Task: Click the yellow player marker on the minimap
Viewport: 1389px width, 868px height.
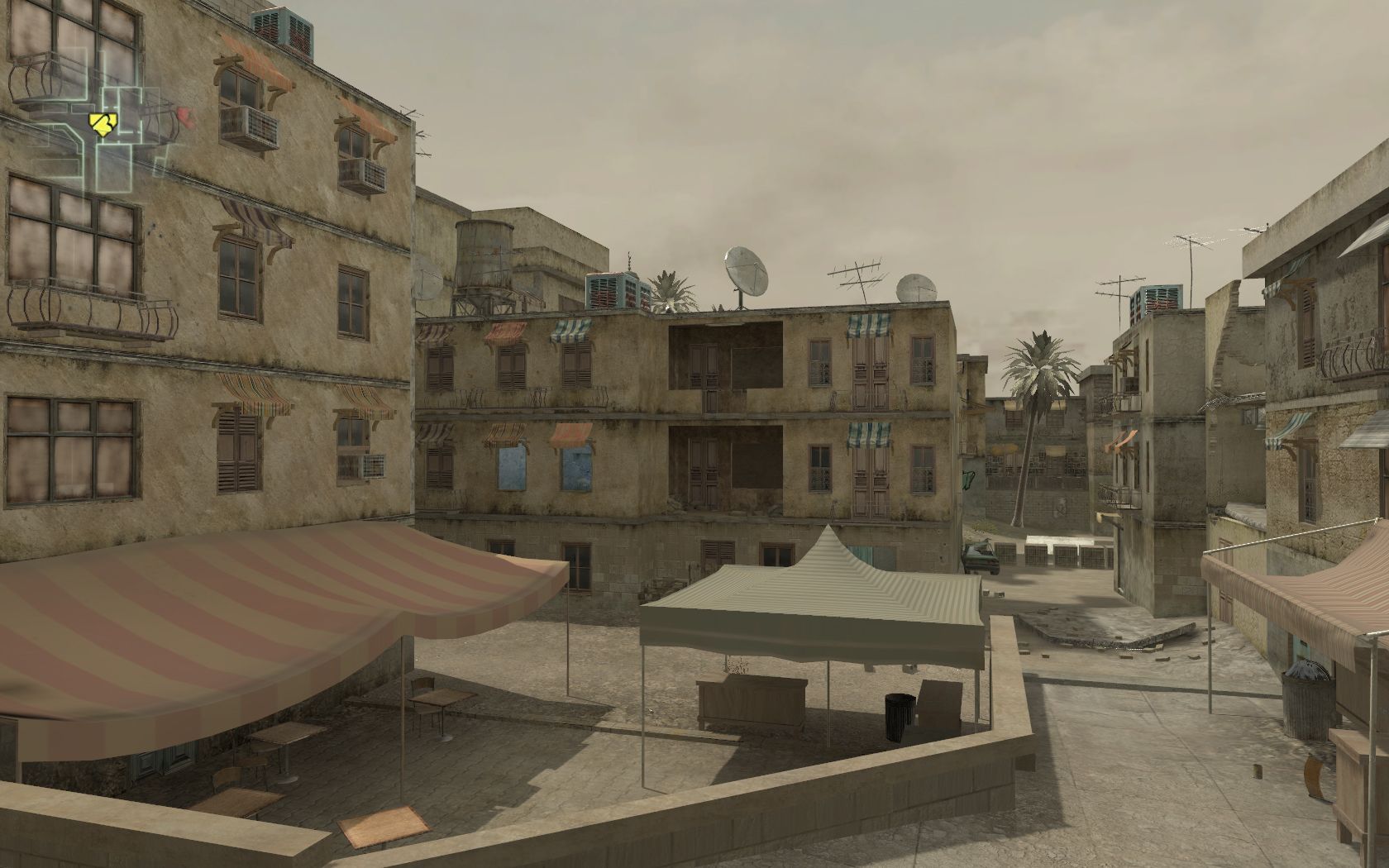Action: point(103,124)
